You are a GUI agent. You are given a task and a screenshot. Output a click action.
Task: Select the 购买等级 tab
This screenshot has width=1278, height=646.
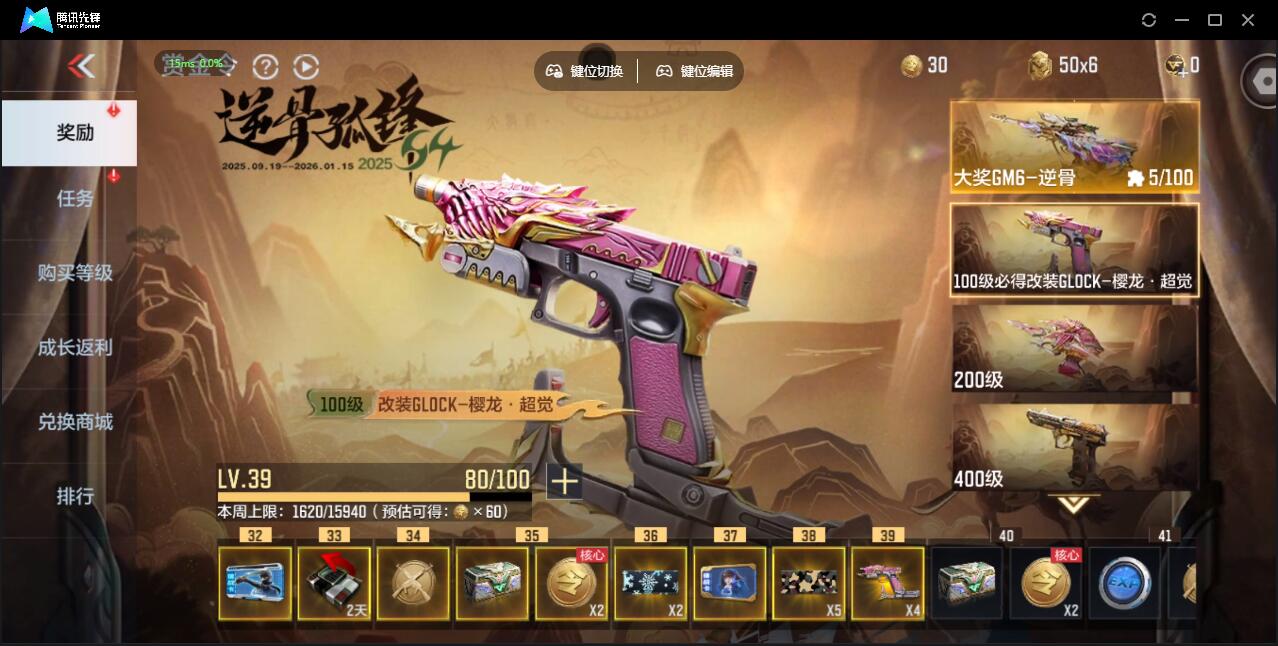[x=74, y=272]
